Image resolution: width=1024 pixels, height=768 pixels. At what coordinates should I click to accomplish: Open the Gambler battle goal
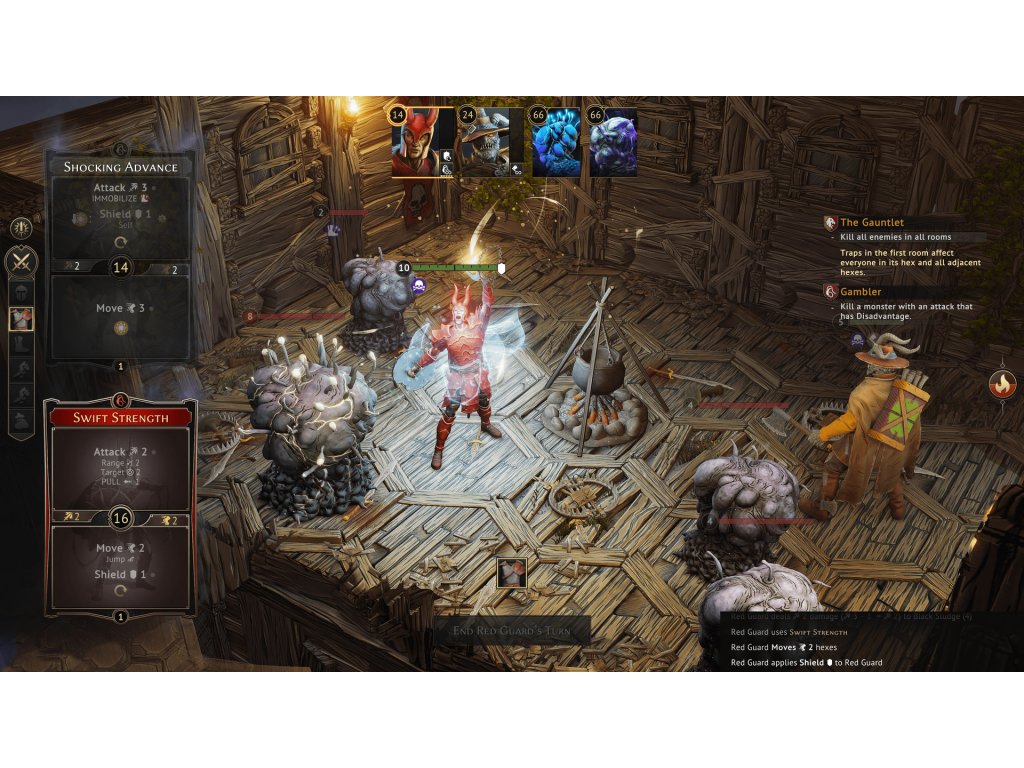(860, 292)
